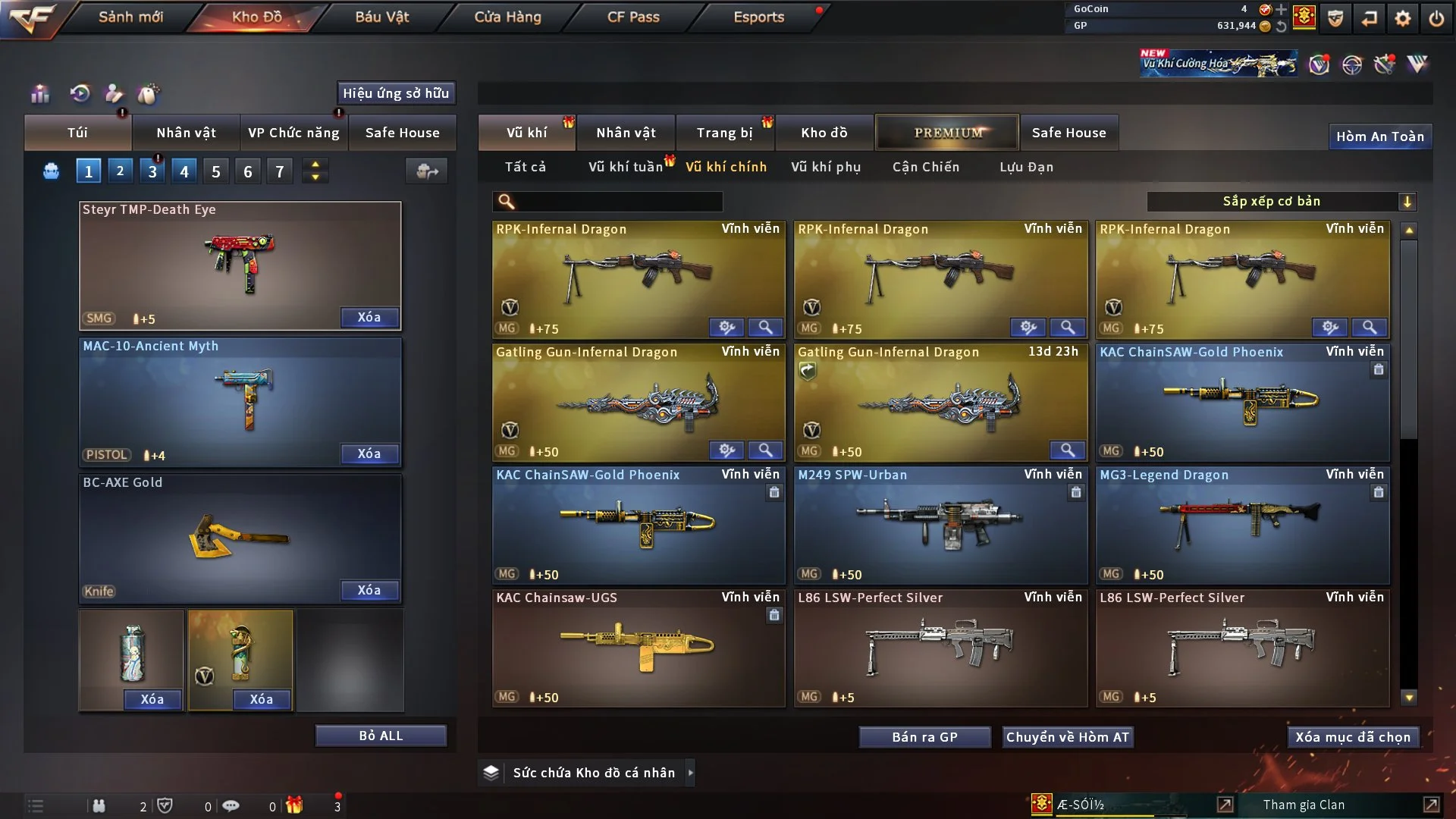
Task: Open the gear settings icon
Action: 1402,18
